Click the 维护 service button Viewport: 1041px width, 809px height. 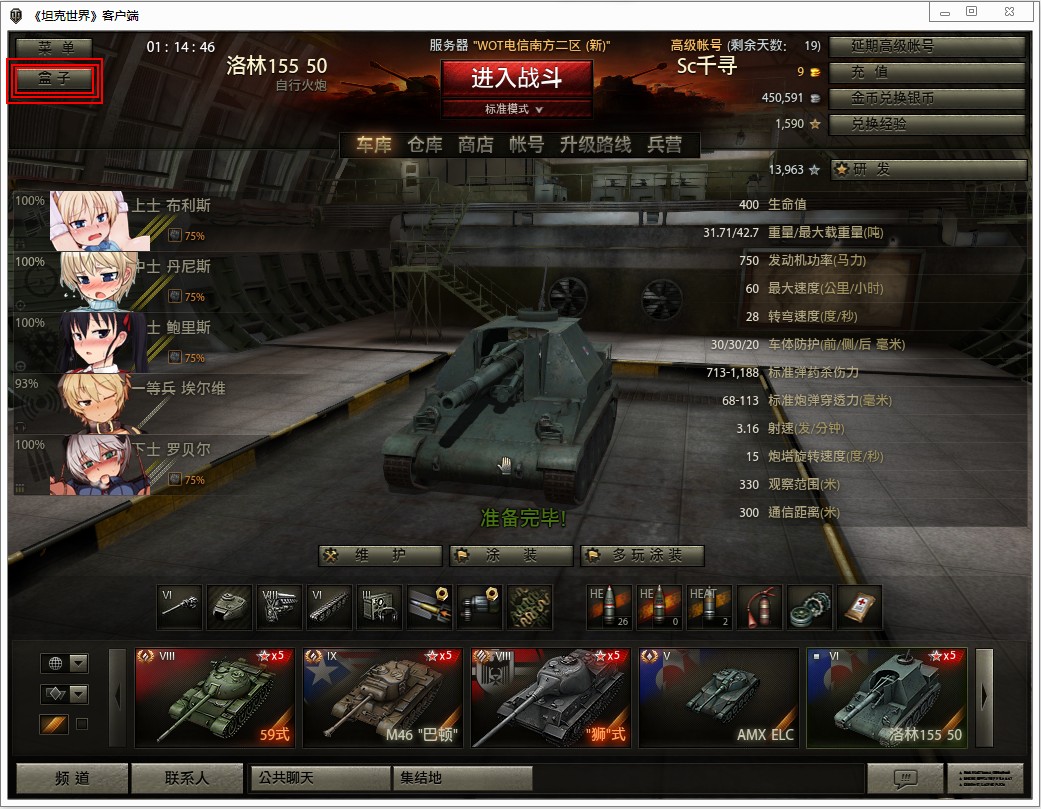click(380, 556)
